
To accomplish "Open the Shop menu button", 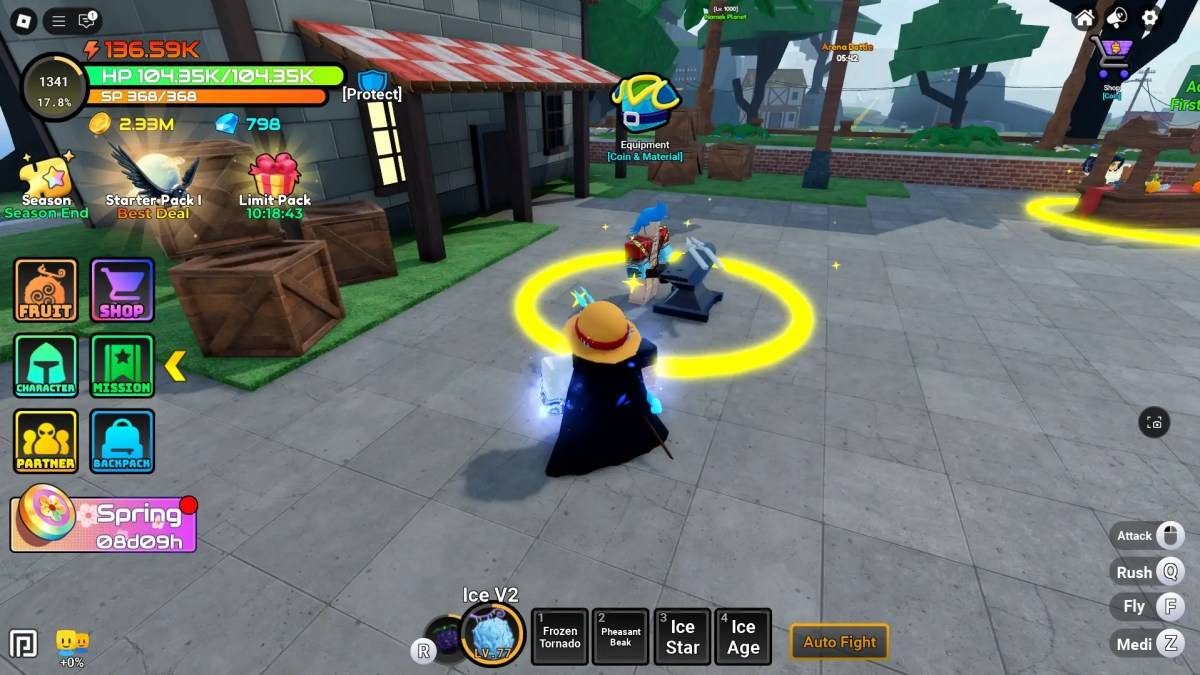I will (x=122, y=290).
